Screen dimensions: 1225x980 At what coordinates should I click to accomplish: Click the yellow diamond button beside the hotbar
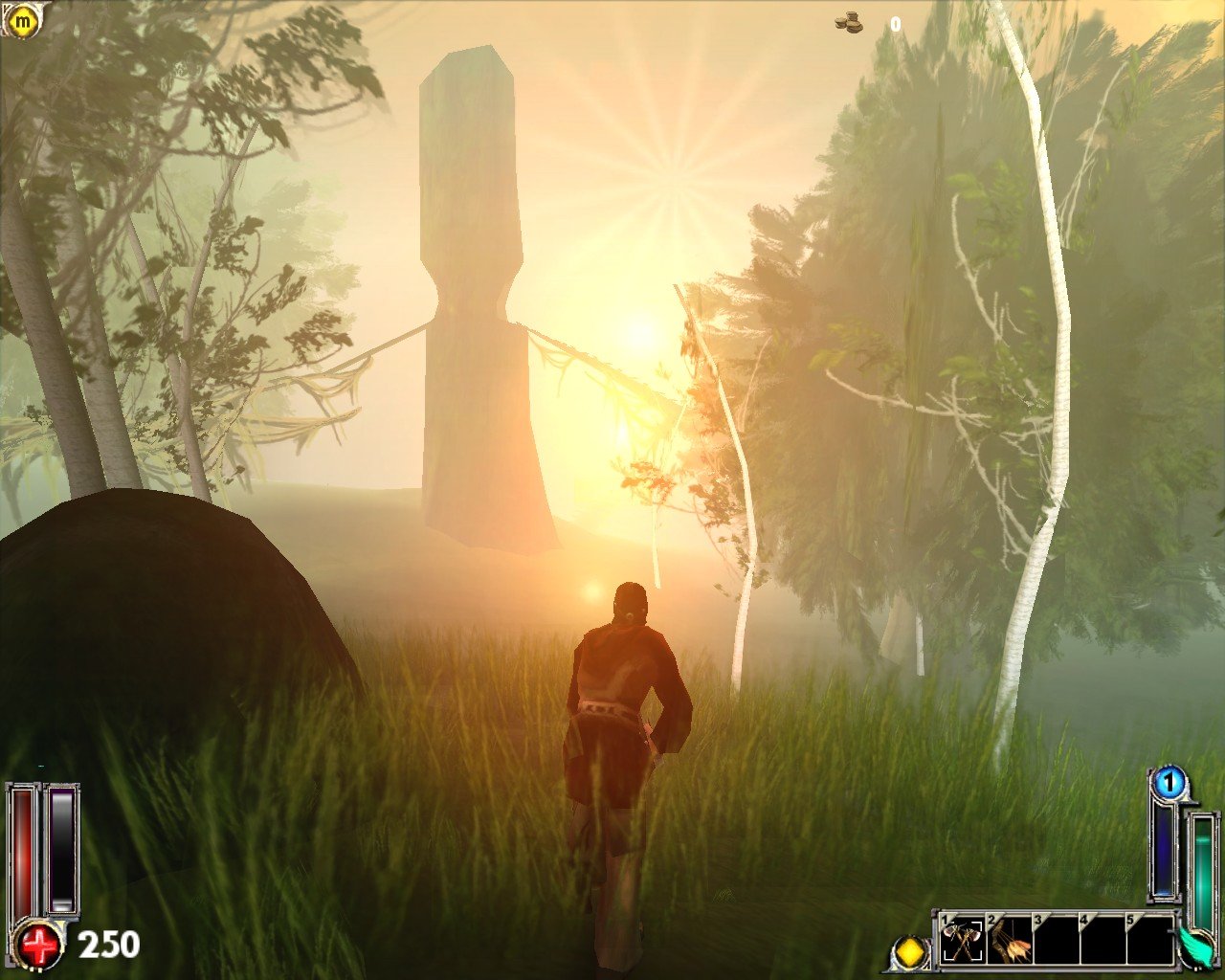pos(910,953)
